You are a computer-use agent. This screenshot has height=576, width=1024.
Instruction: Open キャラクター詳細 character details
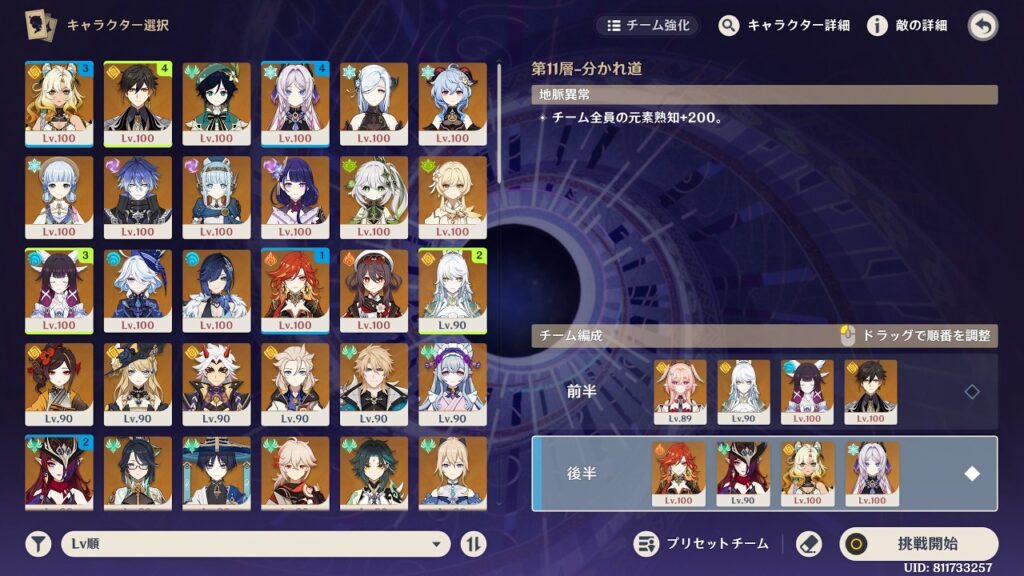[784, 25]
